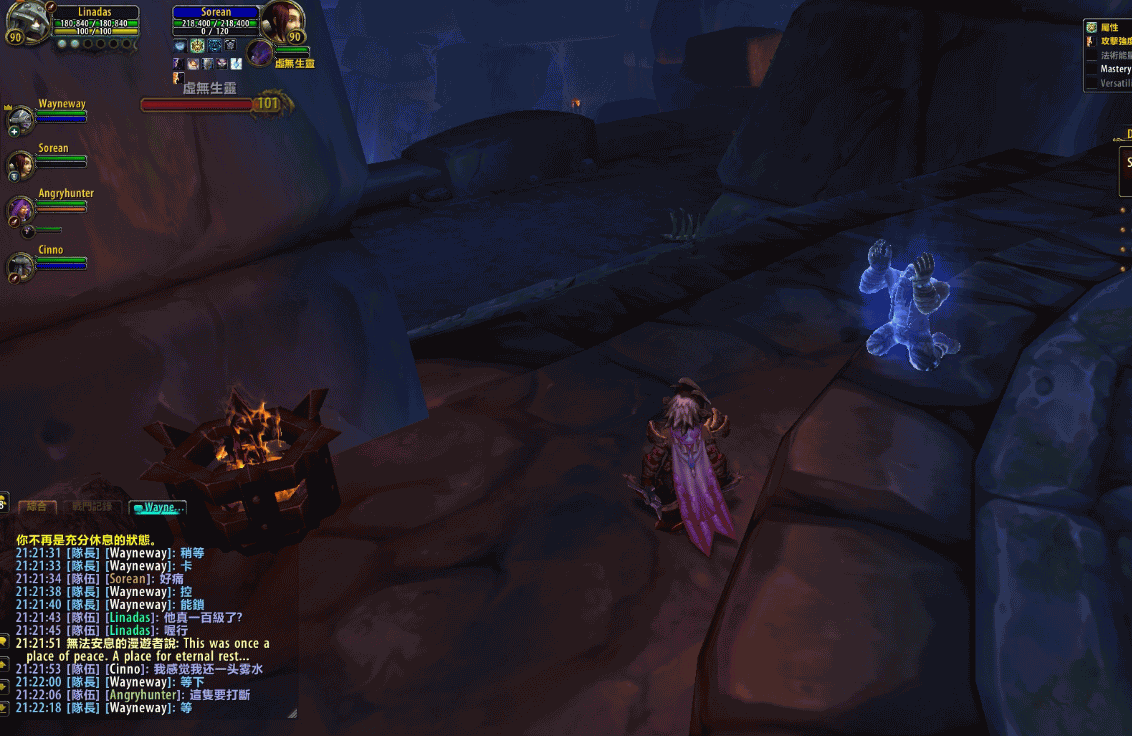Open the 戰鬥記錄 combat log tab

pyautogui.click(x=93, y=508)
